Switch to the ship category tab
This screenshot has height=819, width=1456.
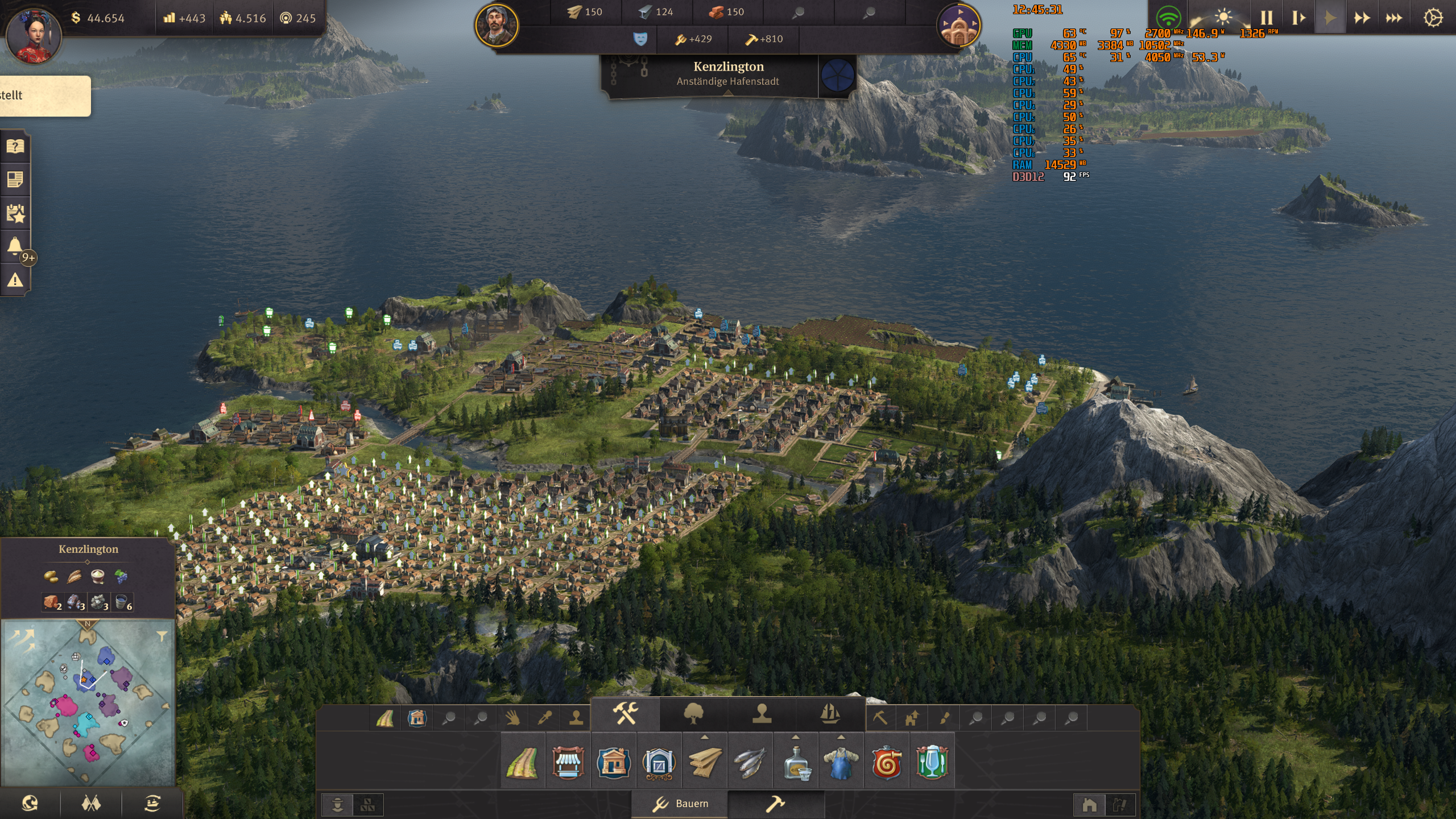[x=830, y=713]
